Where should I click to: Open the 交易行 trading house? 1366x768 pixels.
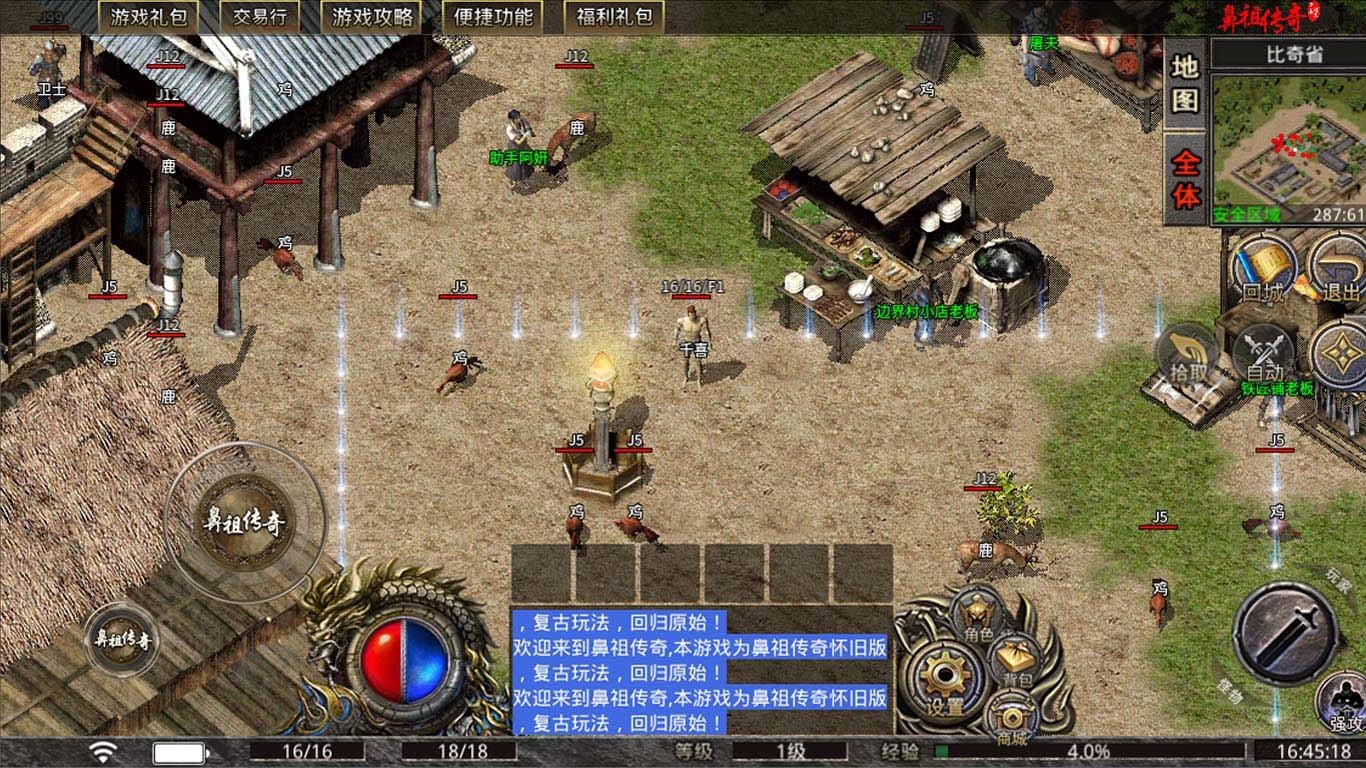pos(258,17)
